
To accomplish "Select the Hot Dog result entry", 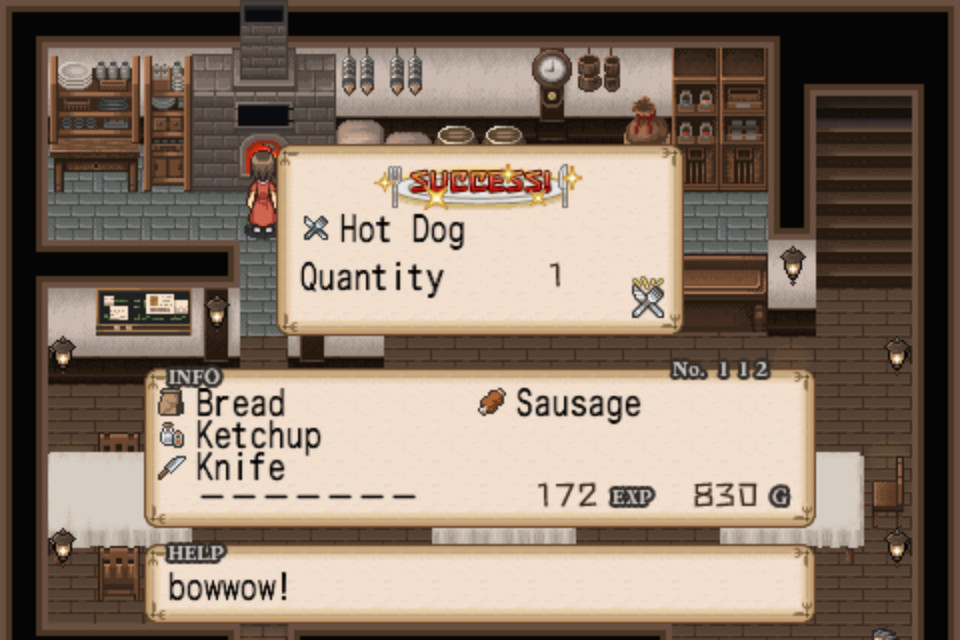I will tap(385, 230).
